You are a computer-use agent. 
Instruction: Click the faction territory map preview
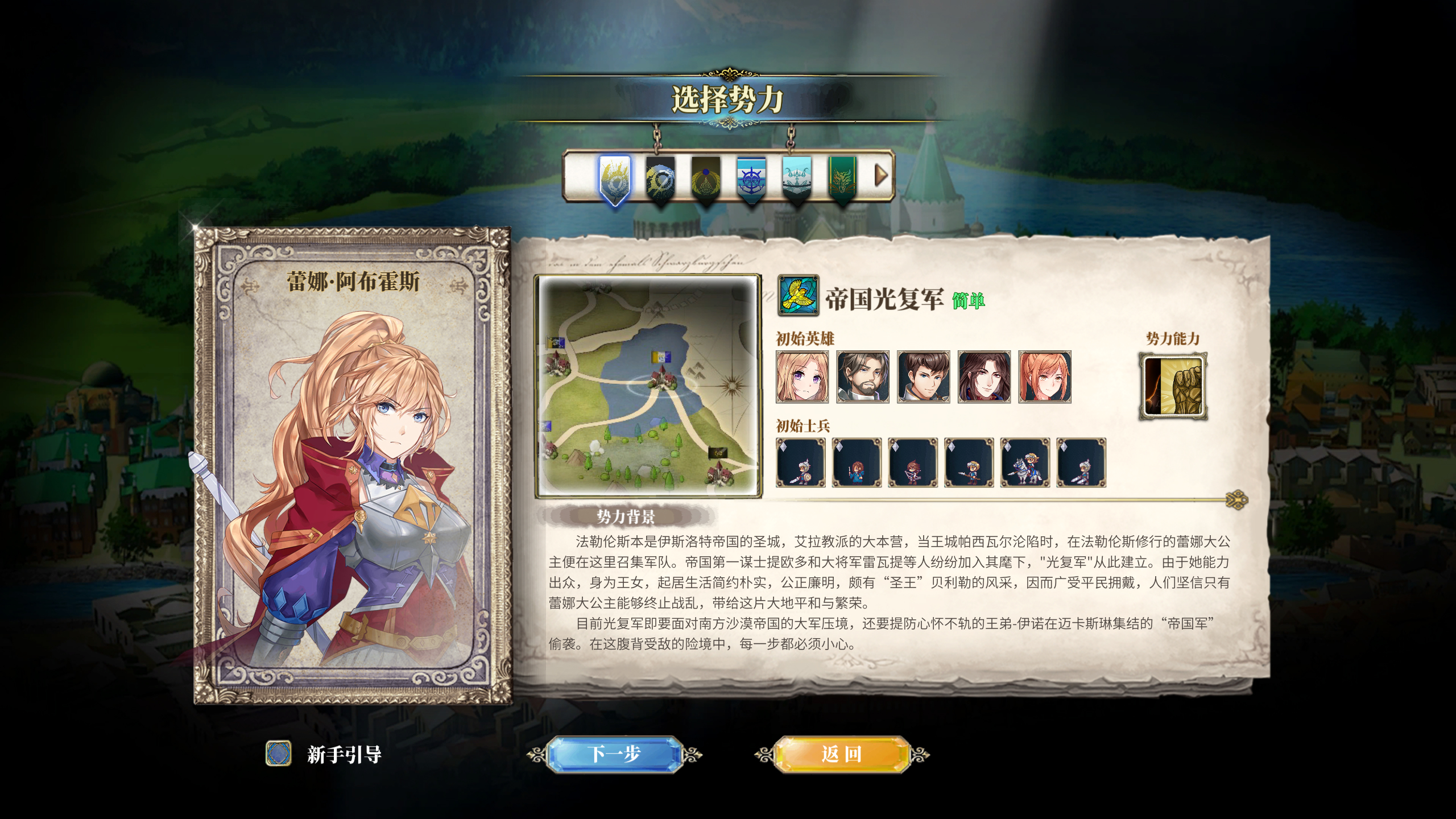pos(648,387)
